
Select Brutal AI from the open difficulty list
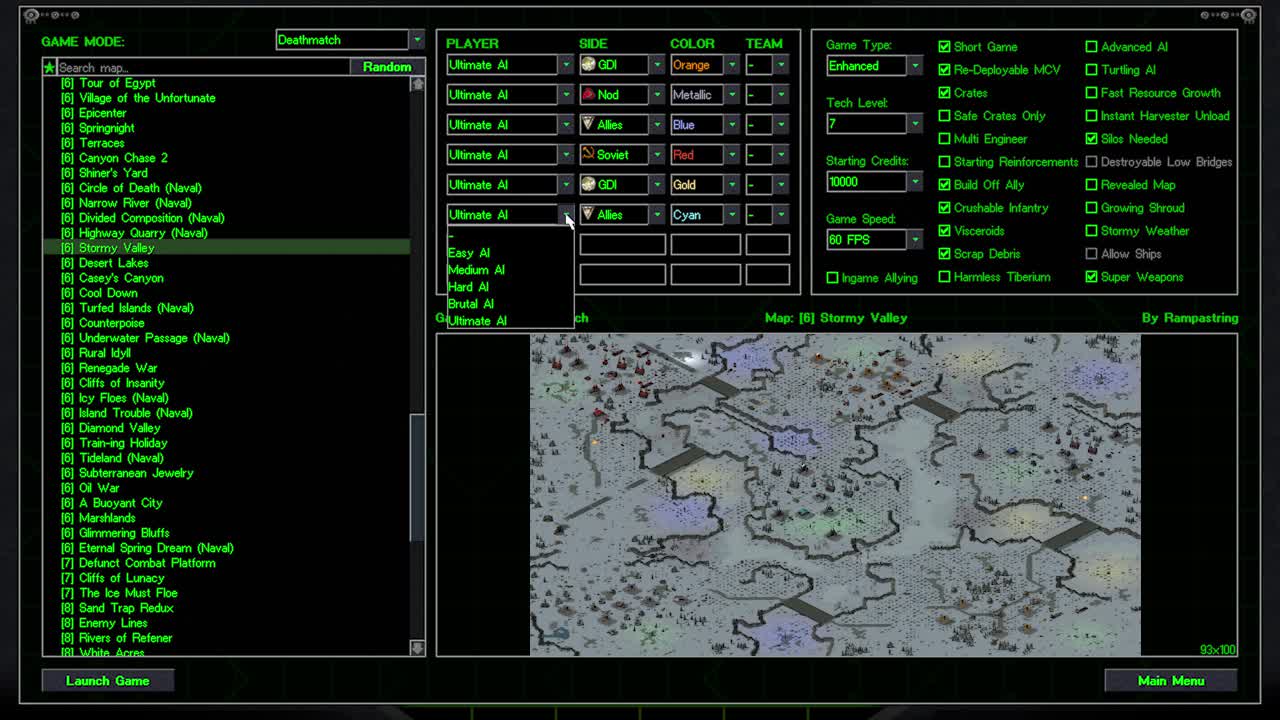[470, 303]
